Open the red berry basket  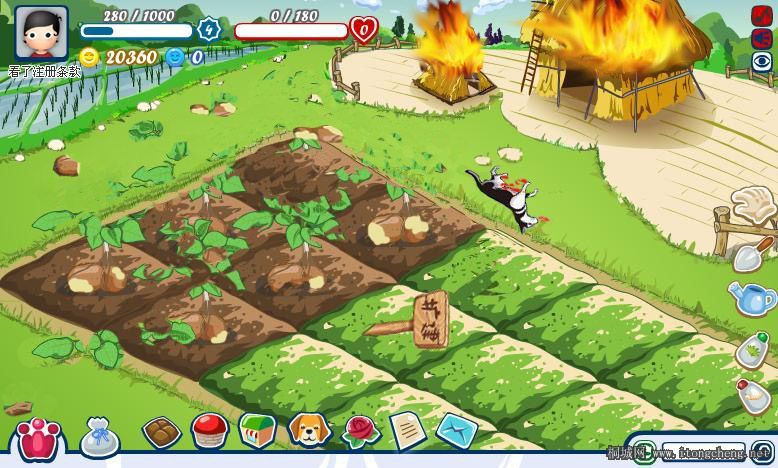(x=210, y=431)
